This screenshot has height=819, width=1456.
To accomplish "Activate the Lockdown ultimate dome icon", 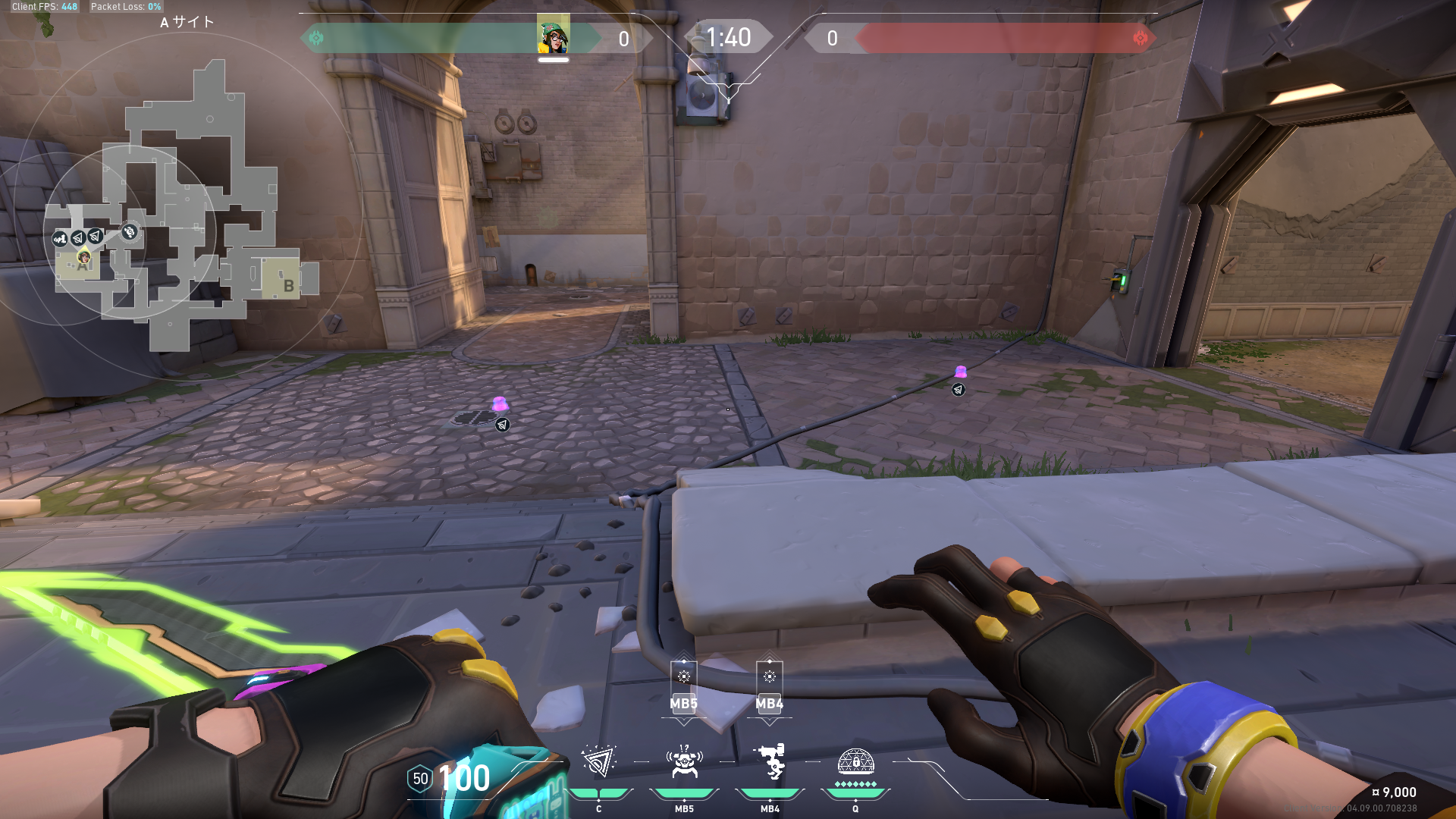I will [855, 761].
